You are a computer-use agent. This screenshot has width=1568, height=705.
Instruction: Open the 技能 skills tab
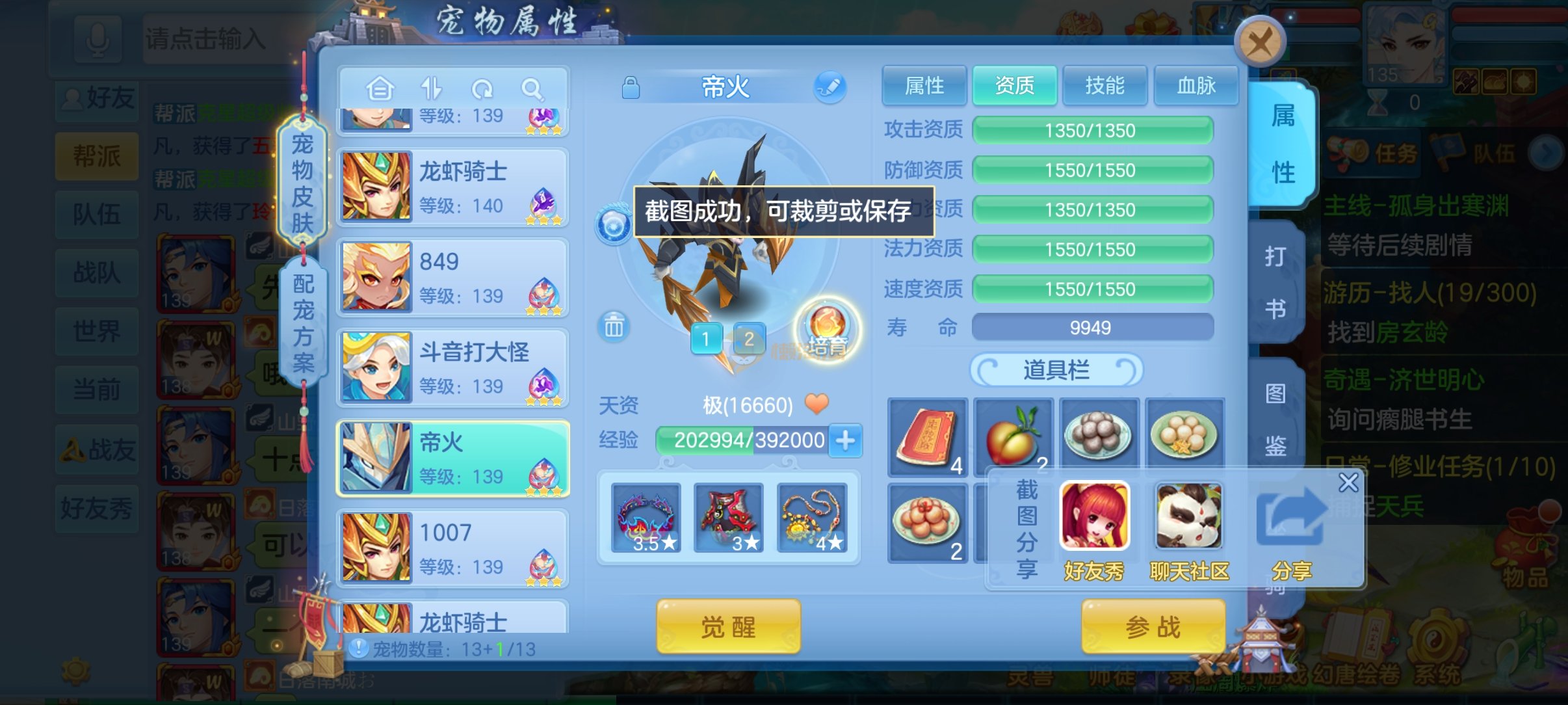click(x=1104, y=85)
